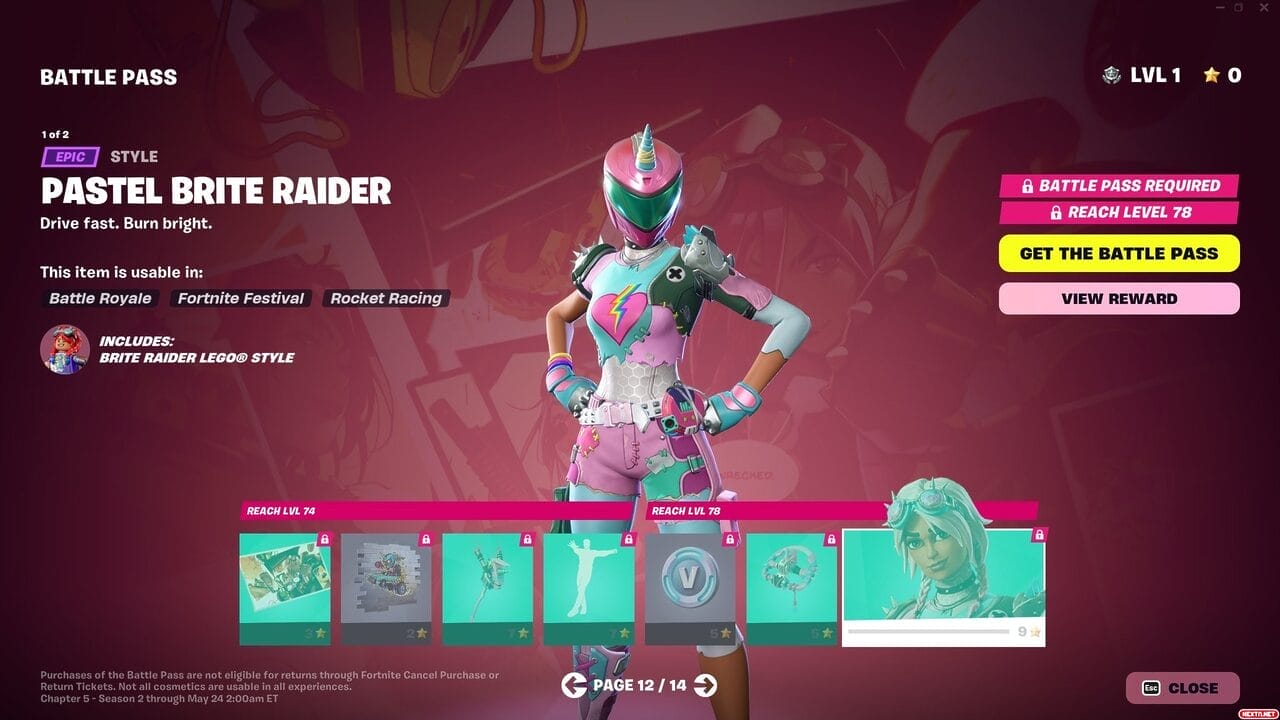Open View Reward for this style
This screenshot has height=720, width=1280.
pyautogui.click(x=1119, y=298)
